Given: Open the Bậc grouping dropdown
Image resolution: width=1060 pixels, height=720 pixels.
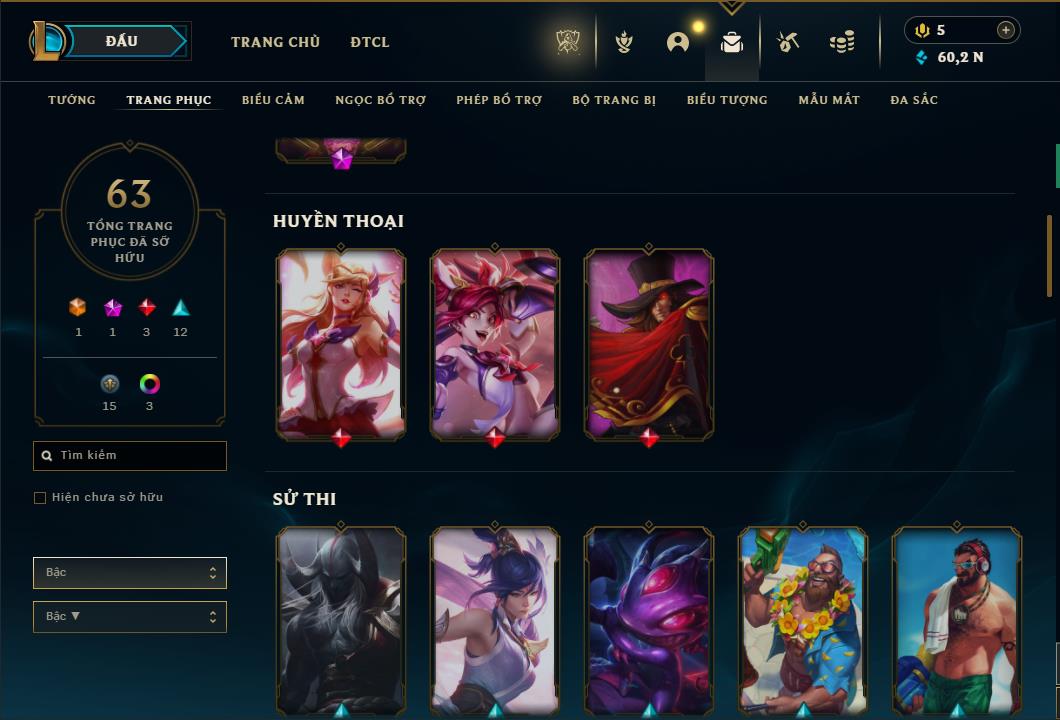Looking at the screenshot, I should (x=130, y=573).
